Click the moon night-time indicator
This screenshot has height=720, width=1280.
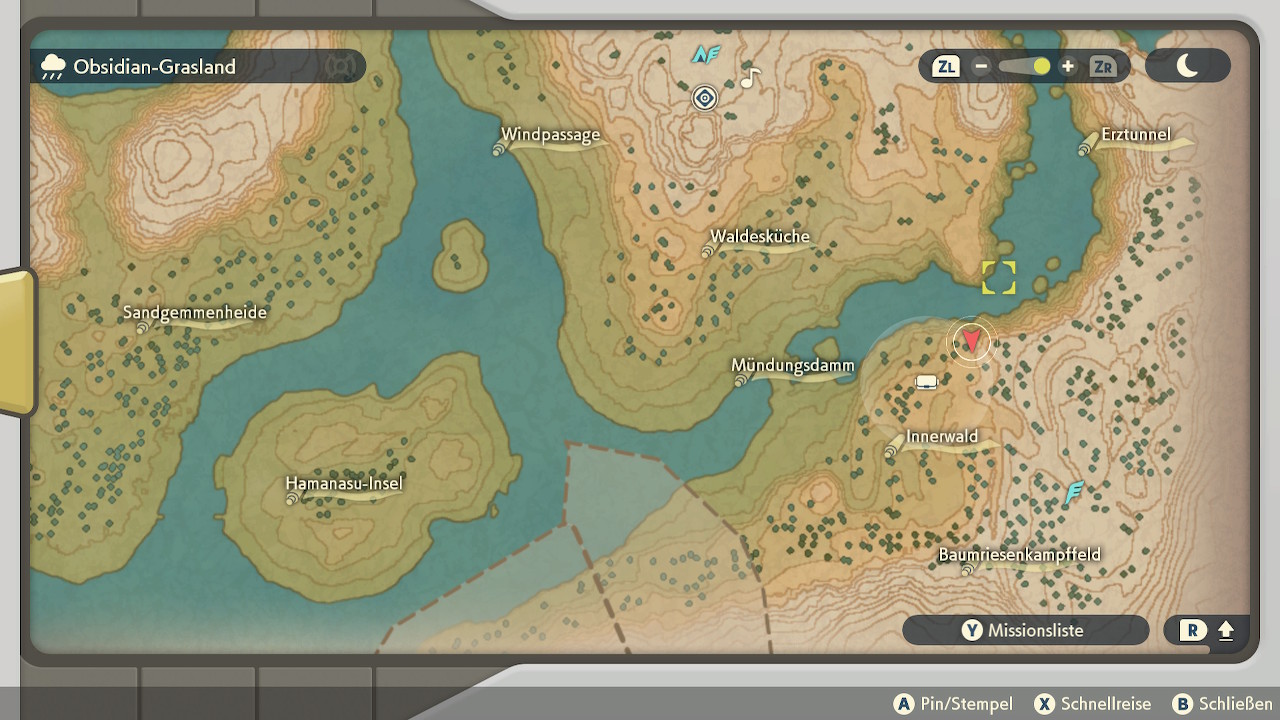pyautogui.click(x=1187, y=66)
